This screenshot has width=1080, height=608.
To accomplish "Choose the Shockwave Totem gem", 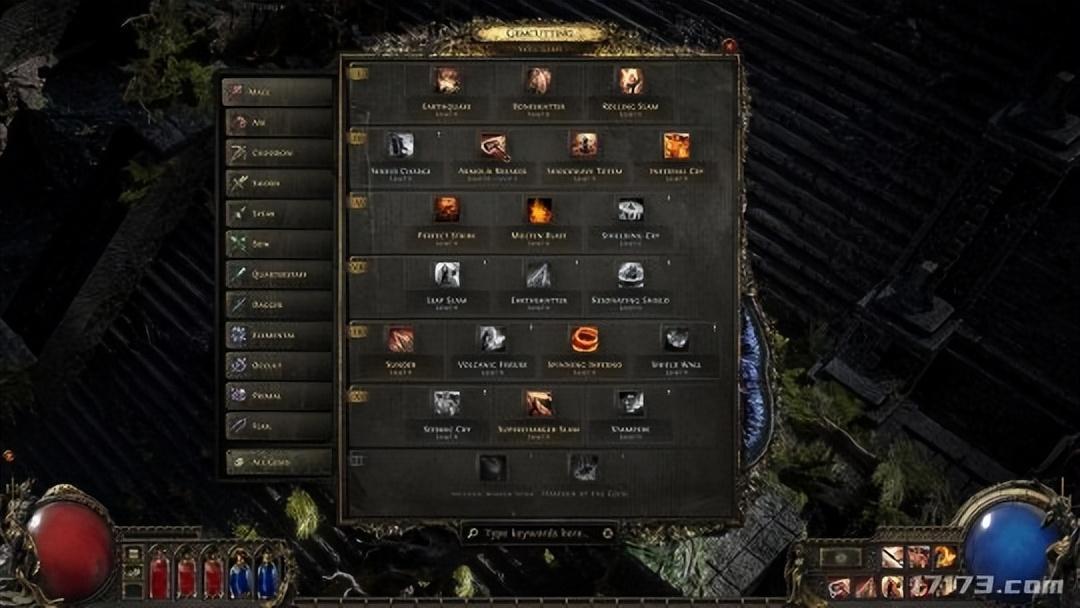I will [x=584, y=146].
